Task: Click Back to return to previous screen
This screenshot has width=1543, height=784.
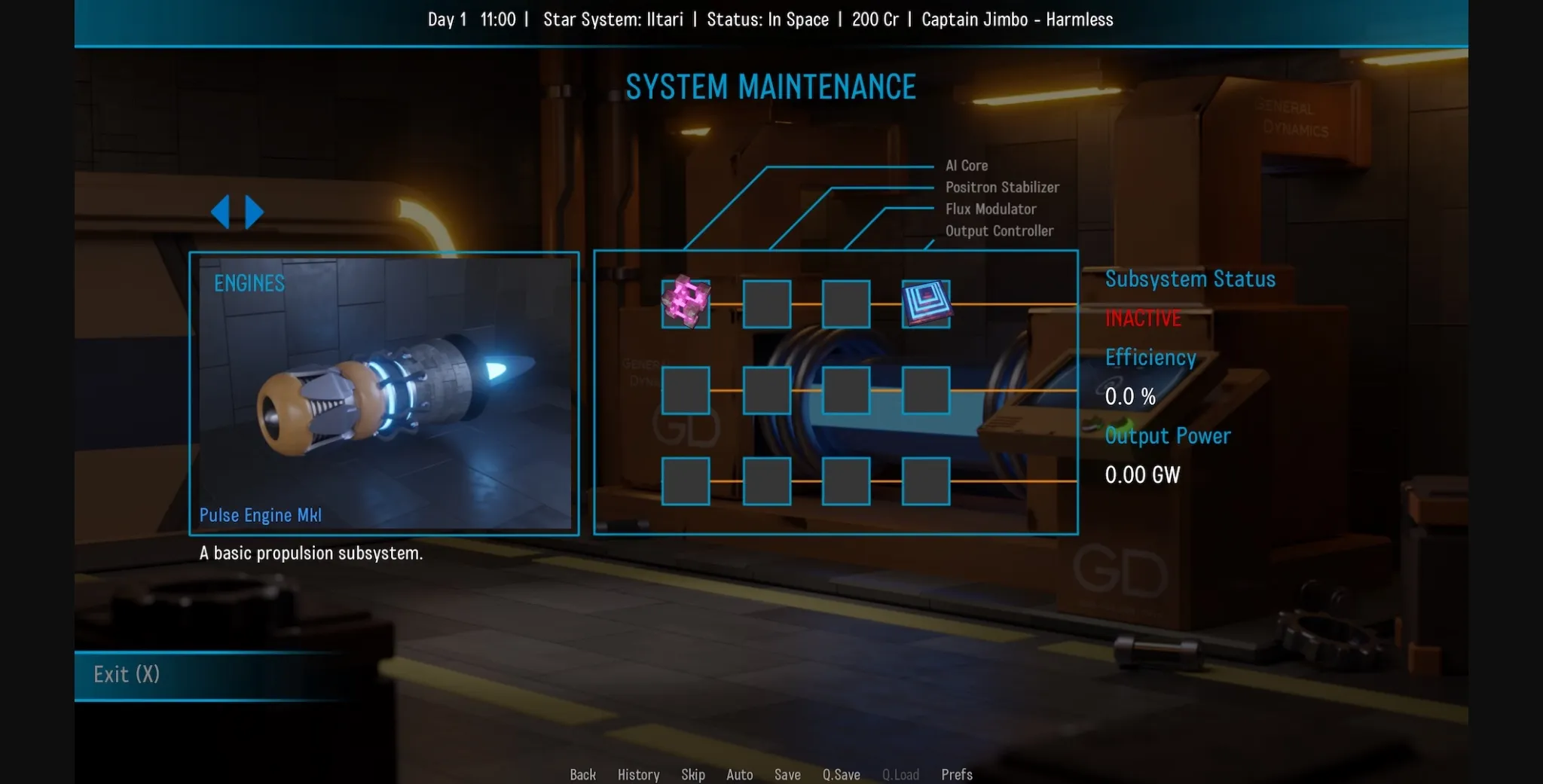Action: pyautogui.click(x=582, y=774)
